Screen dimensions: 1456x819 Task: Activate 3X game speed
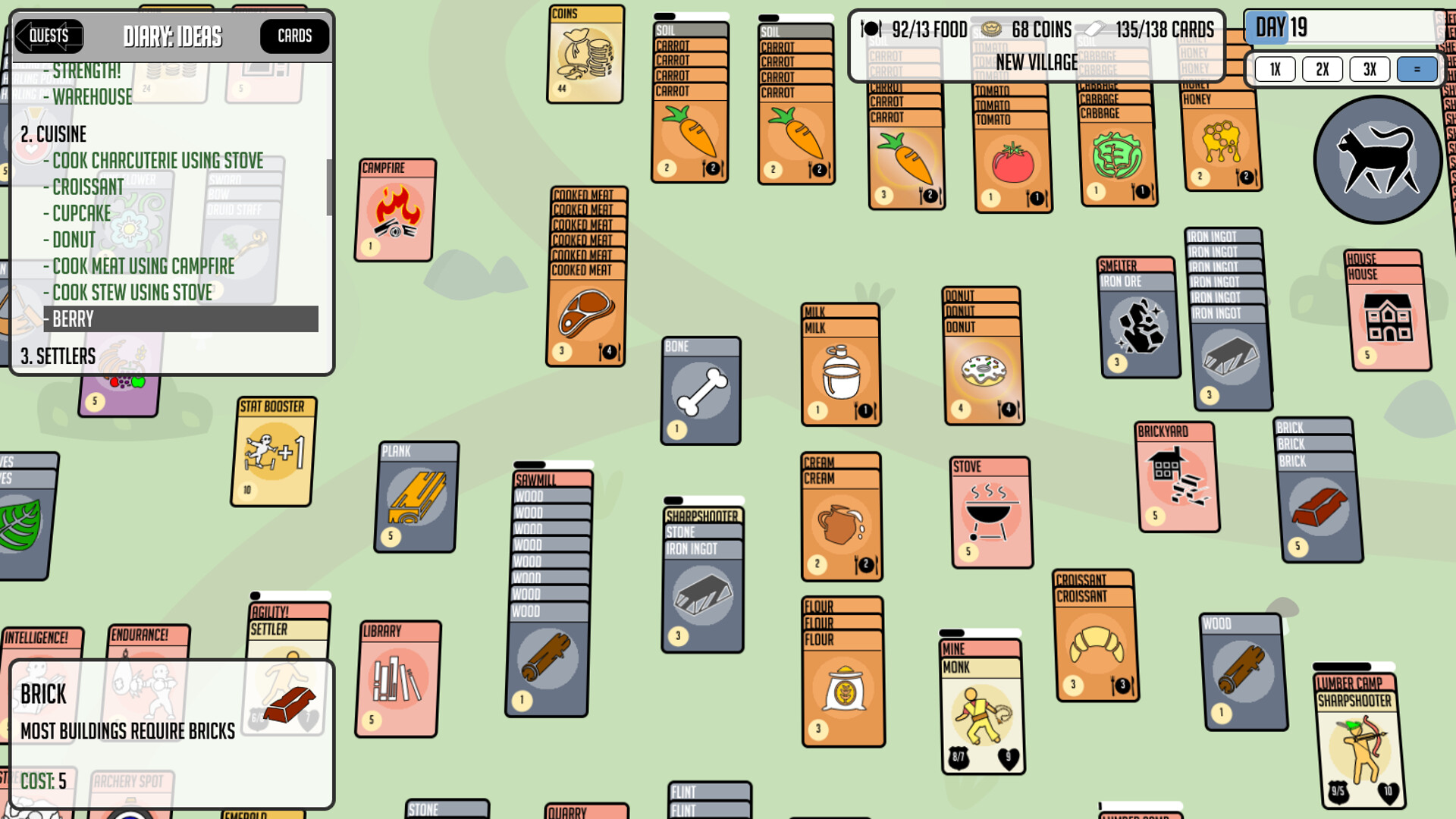[1370, 69]
